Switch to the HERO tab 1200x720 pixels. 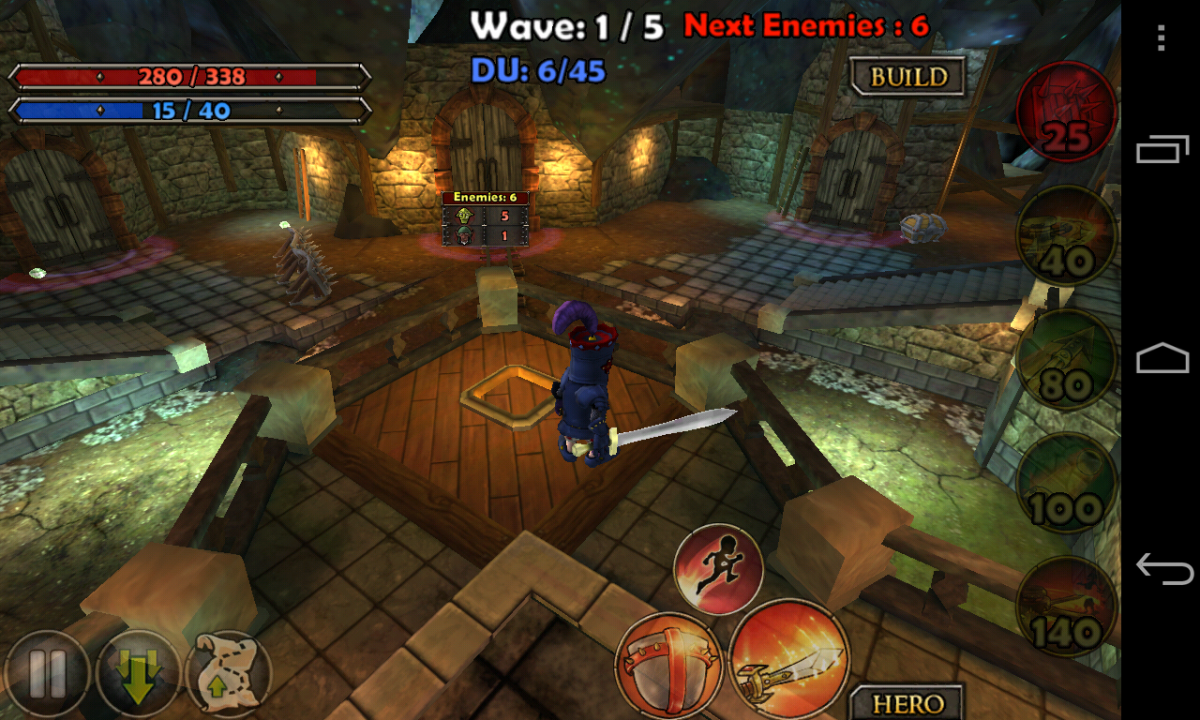(x=907, y=703)
